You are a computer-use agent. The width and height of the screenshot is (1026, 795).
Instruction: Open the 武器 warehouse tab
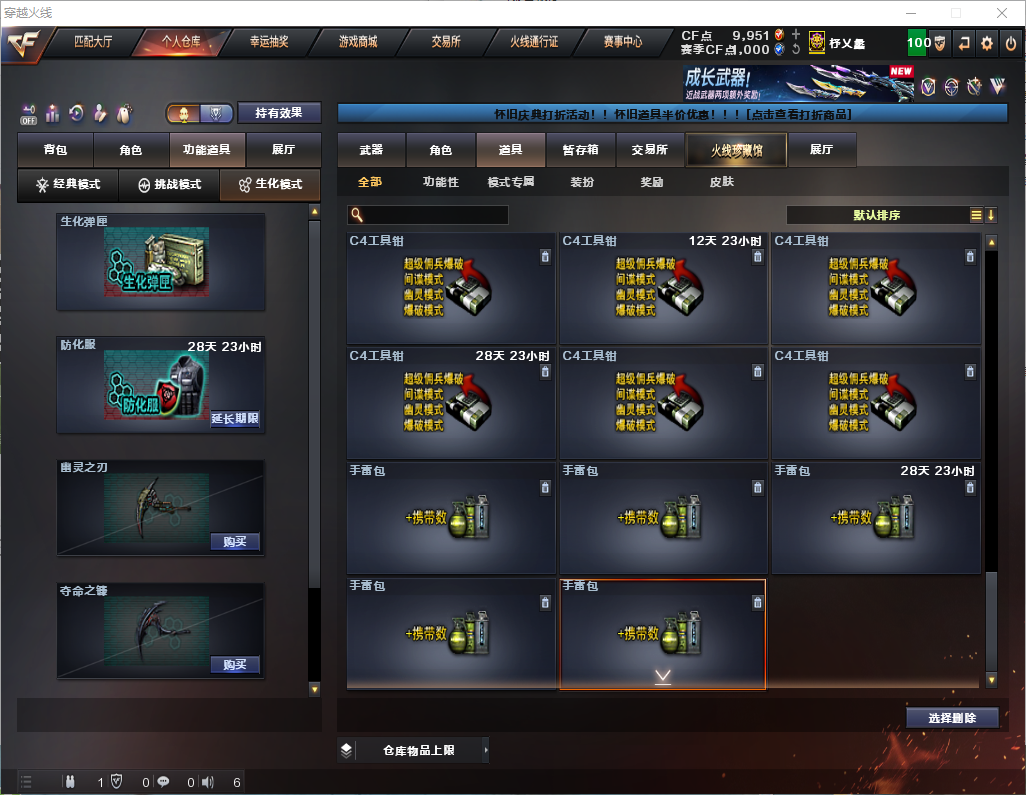[x=371, y=150]
